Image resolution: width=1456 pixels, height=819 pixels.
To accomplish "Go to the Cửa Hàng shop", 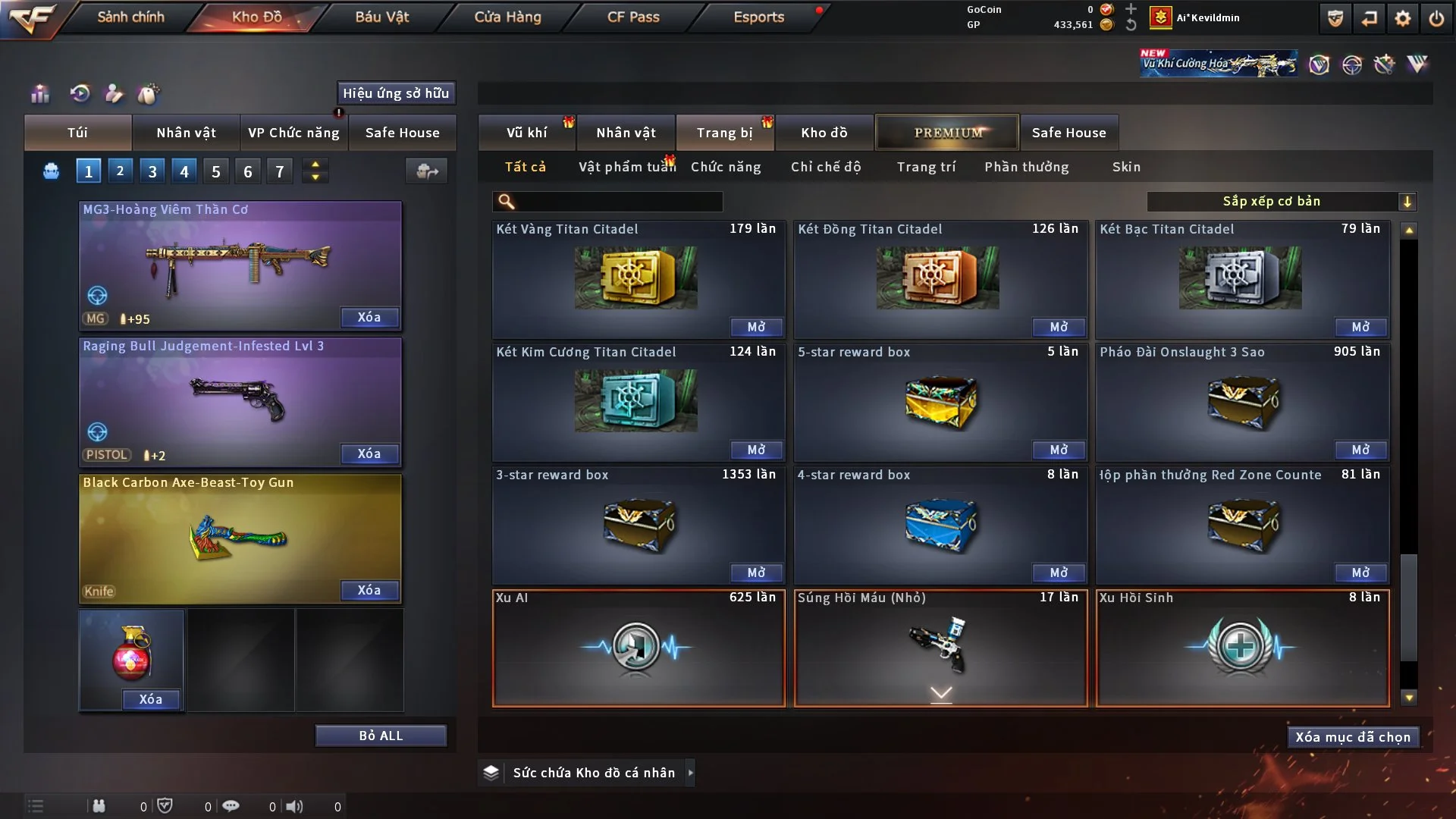I will point(507,17).
